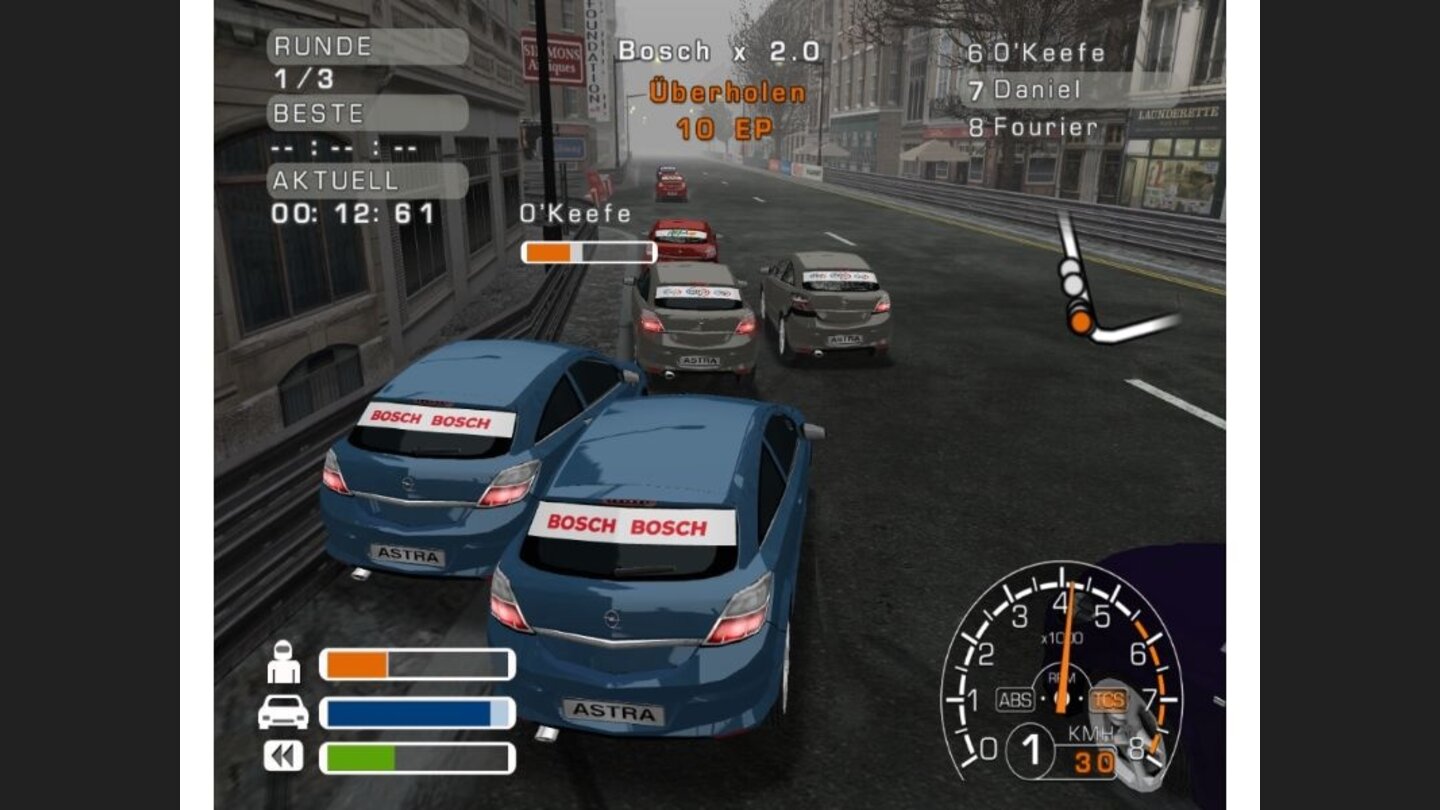Image resolution: width=1440 pixels, height=810 pixels.
Task: Select Fourier in the standings list
Action: pyautogui.click(x=1044, y=128)
